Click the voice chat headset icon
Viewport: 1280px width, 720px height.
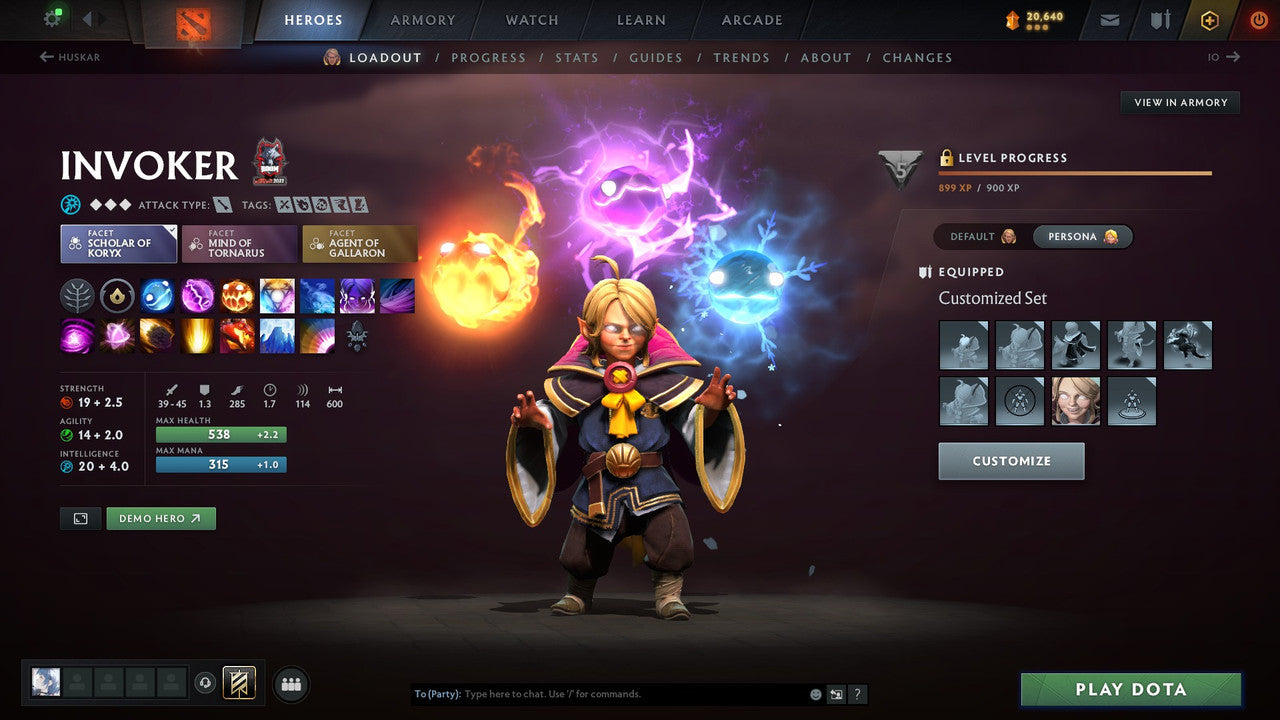(205, 682)
